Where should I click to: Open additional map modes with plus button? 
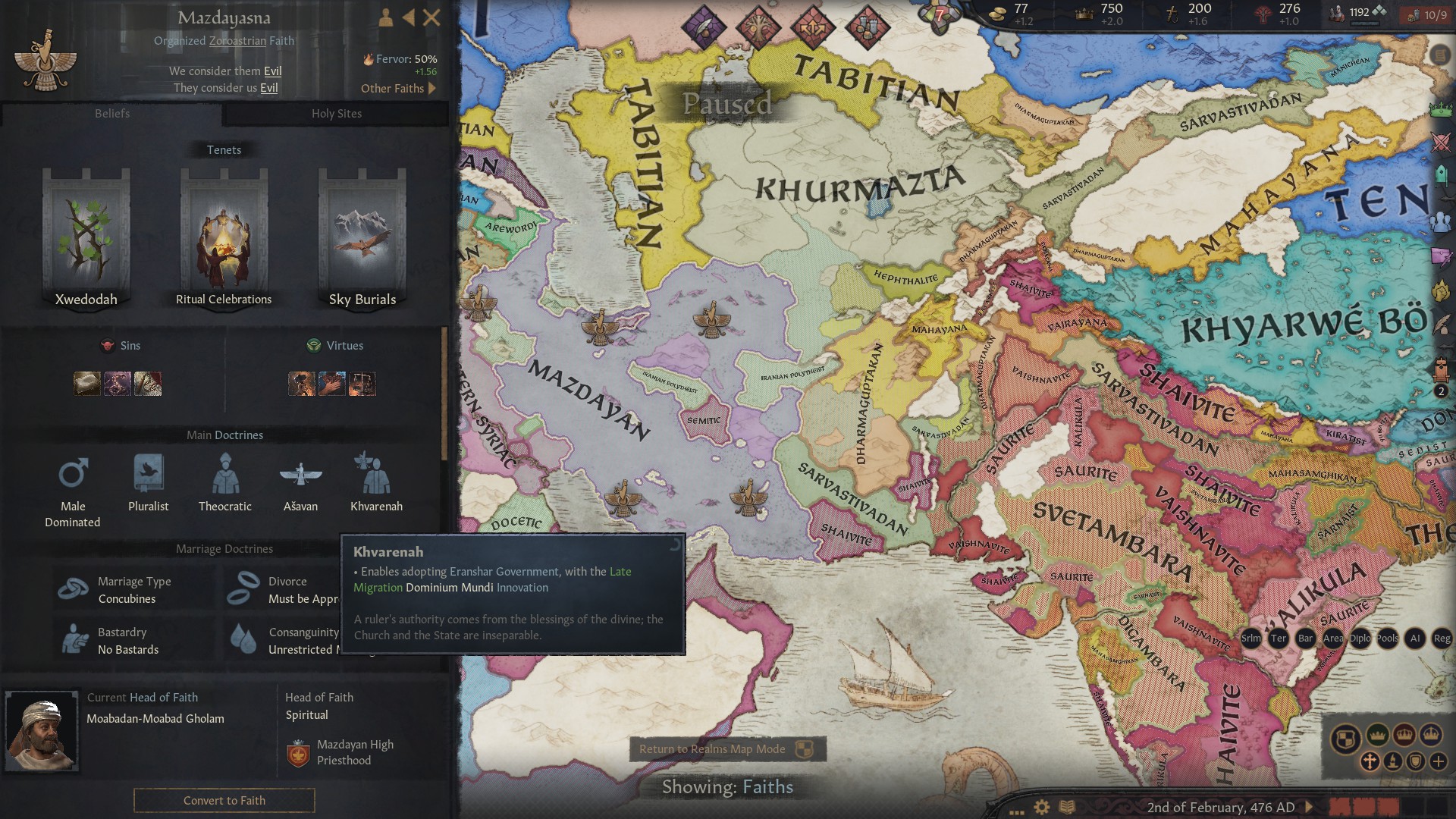pyautogui.click(x=1438, y=761)
